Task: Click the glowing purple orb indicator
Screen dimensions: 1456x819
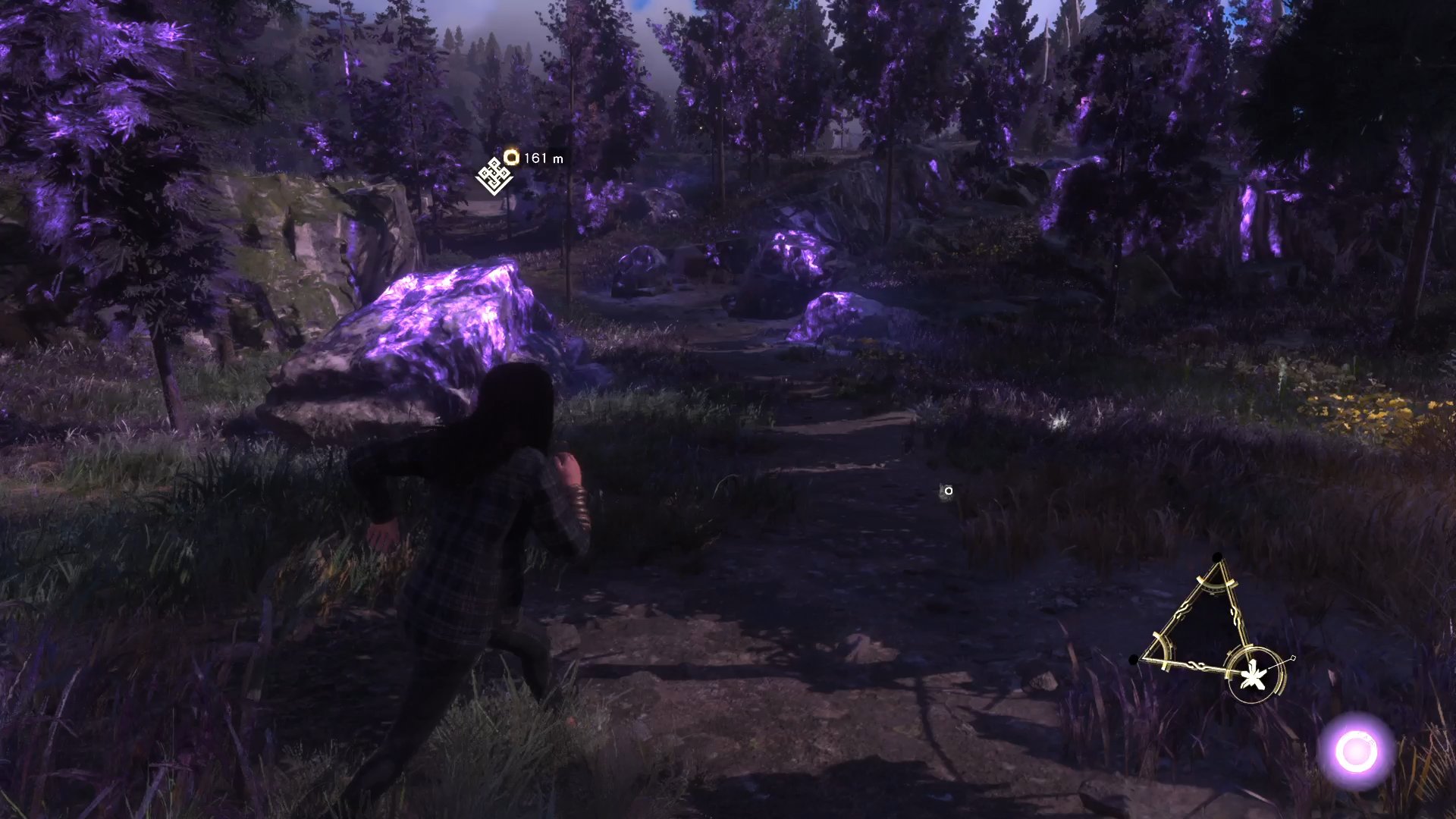Action: click(x=1356, y=752)
